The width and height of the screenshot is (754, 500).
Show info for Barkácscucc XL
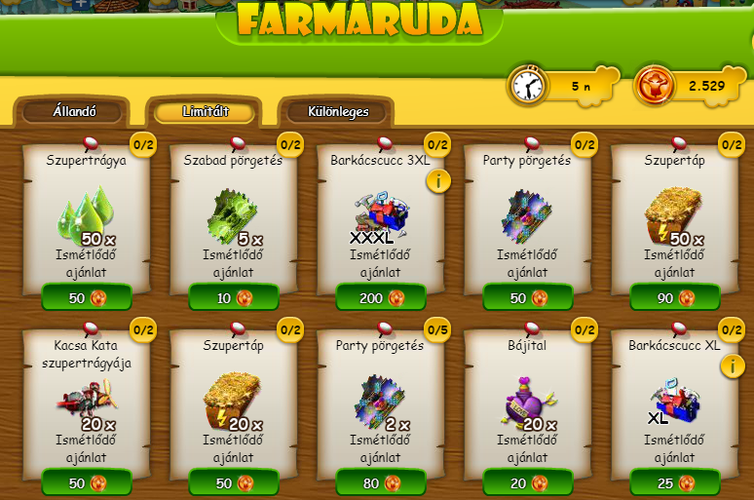point(732,365)
